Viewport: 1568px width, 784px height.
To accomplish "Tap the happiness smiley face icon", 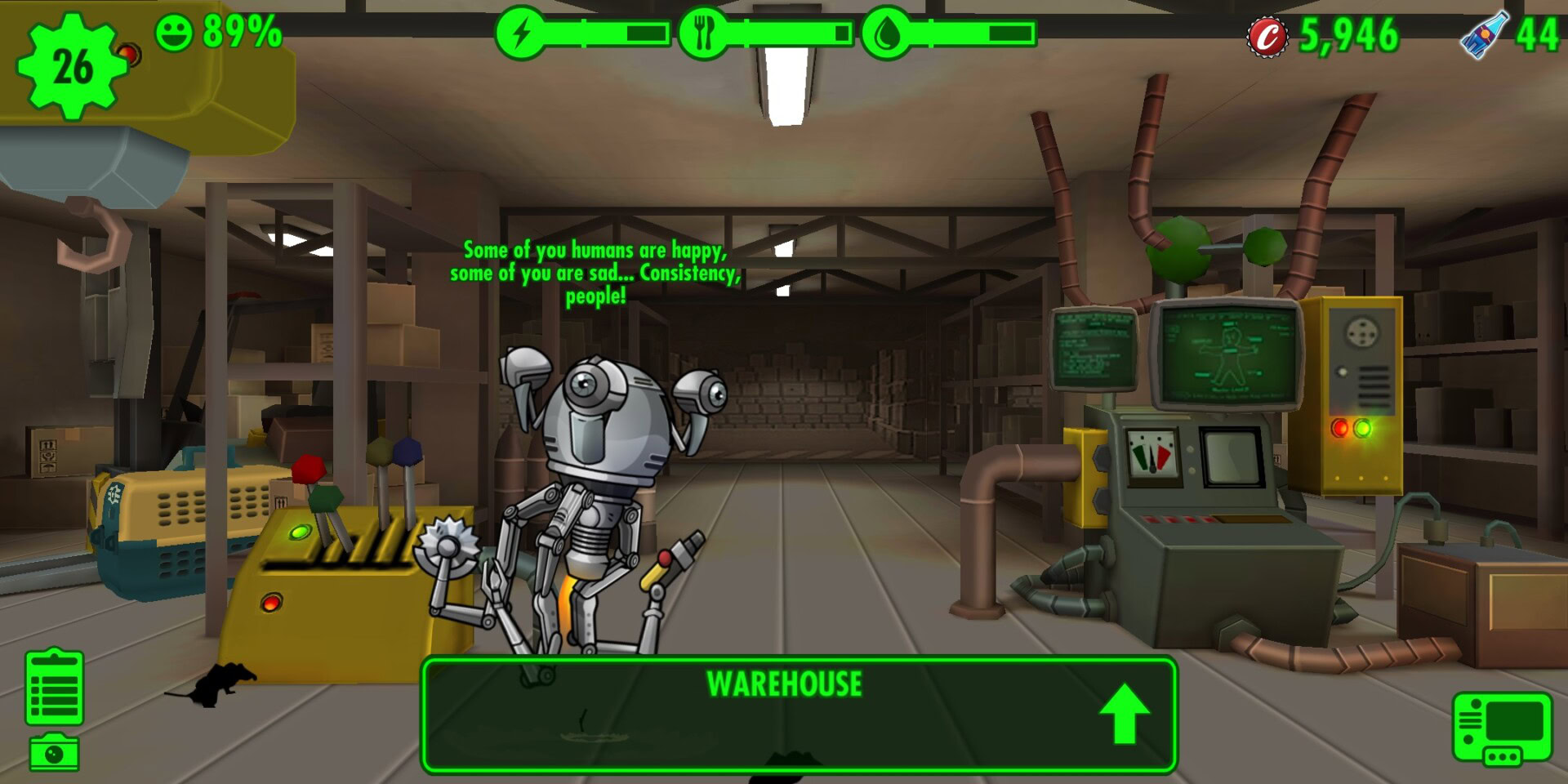I will [174, 33].
